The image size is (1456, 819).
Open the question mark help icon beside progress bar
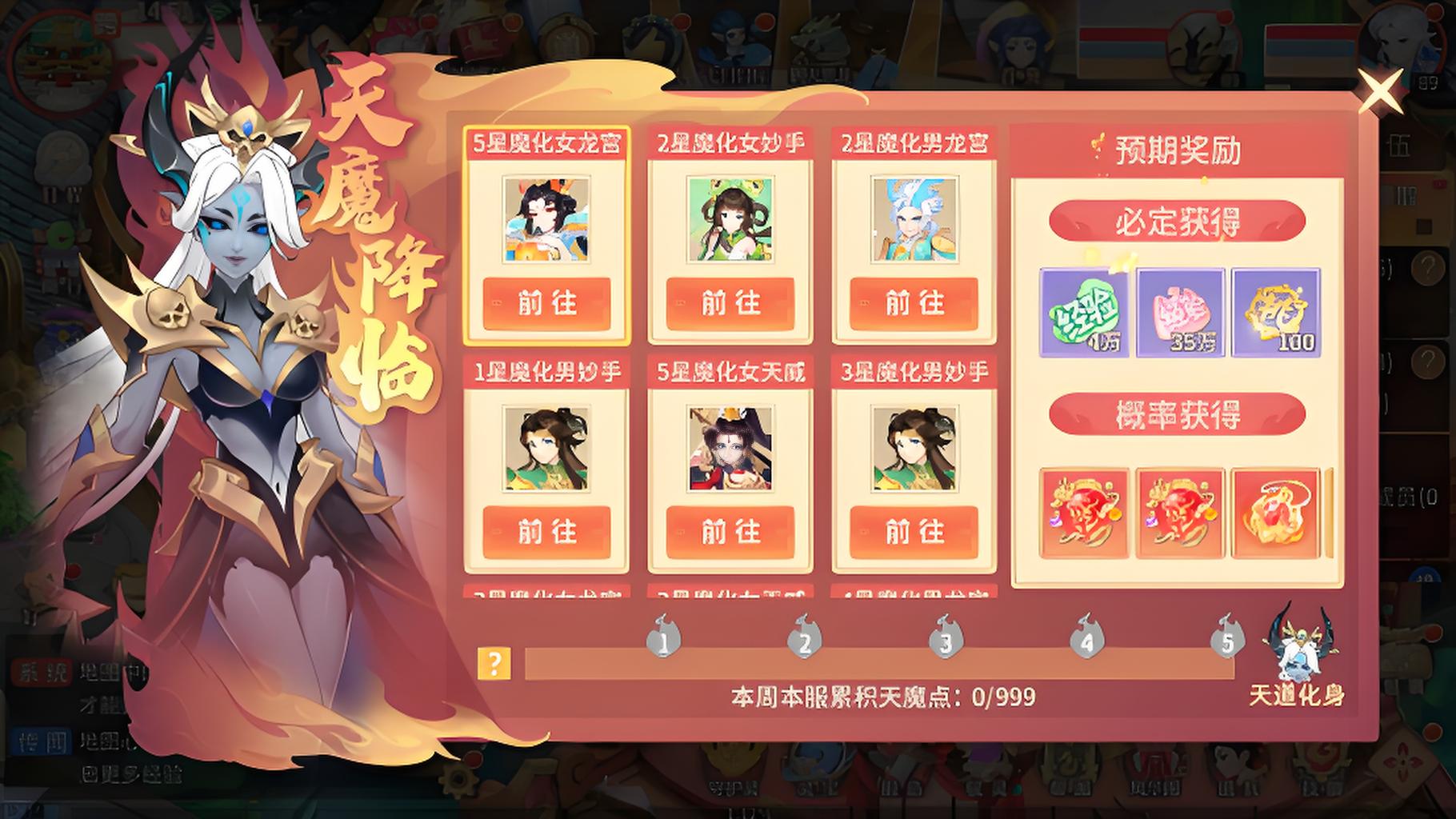point(496,661)
